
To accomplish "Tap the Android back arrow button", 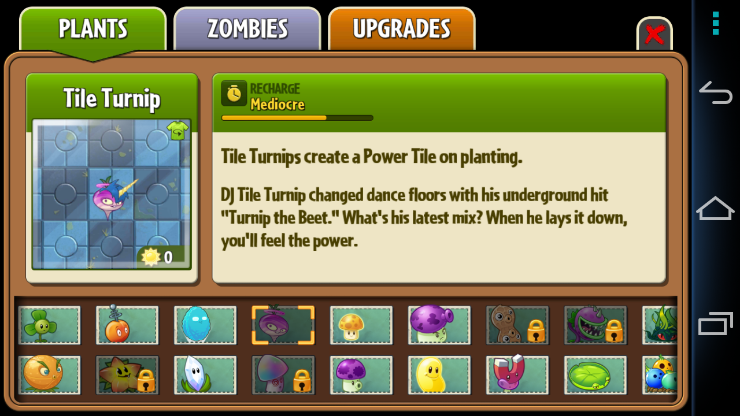I will (715, 93).
